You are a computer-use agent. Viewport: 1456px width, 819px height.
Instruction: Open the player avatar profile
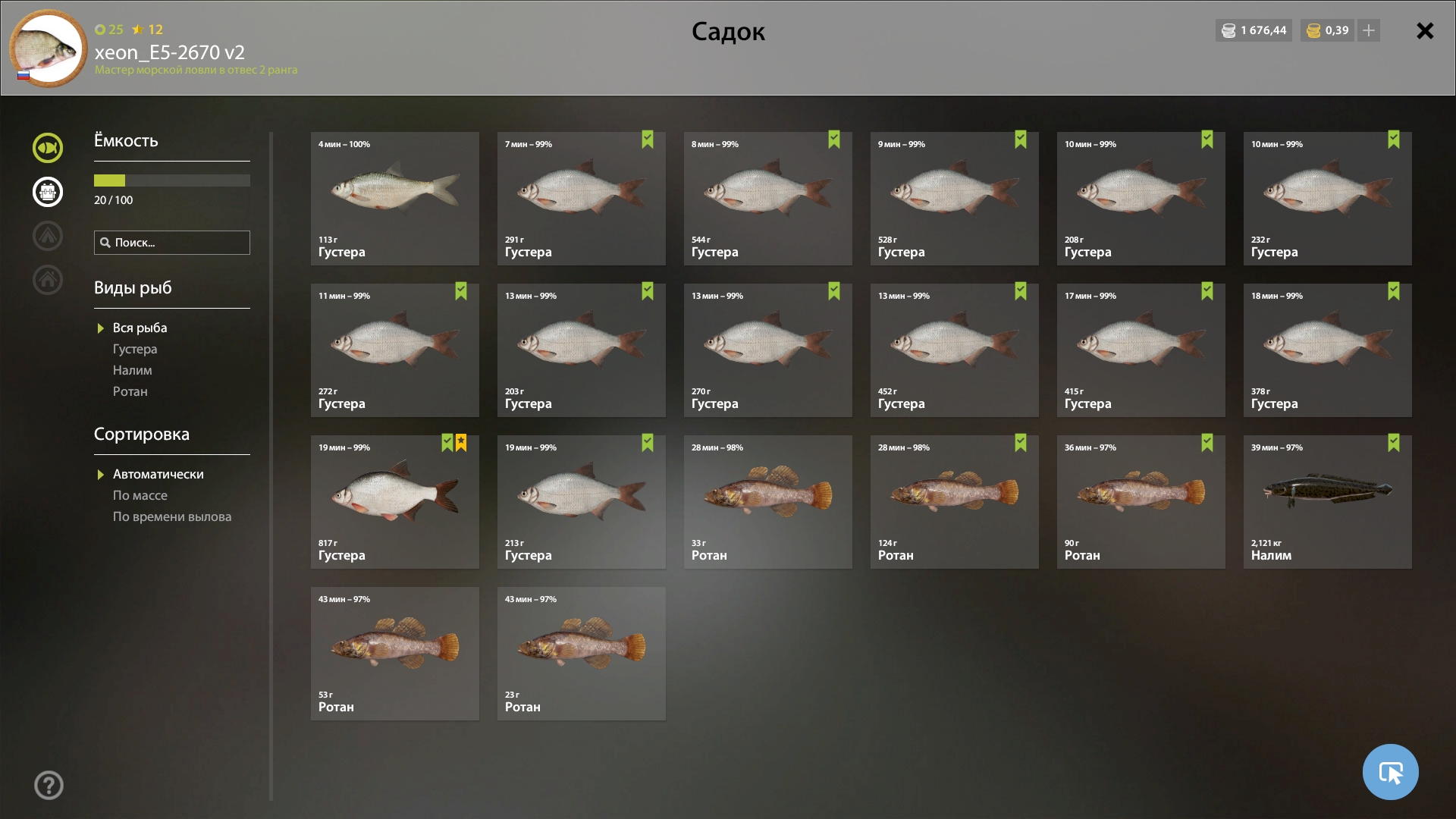pyautogui.click(x=49, y=49)
